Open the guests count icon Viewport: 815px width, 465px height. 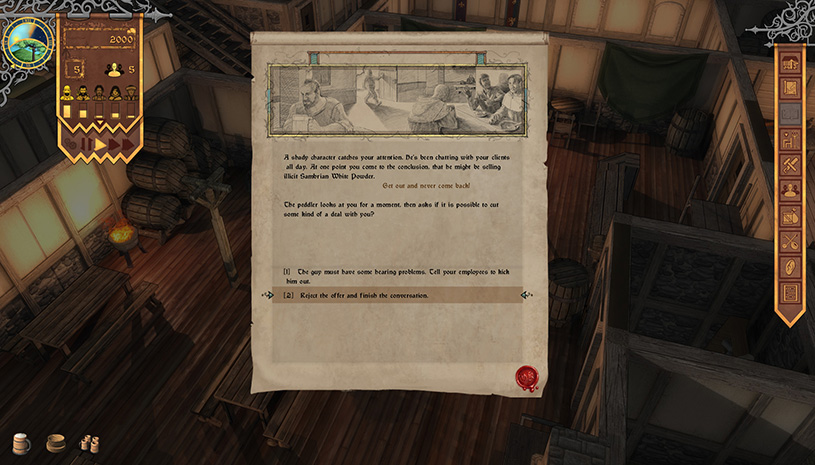114,69
